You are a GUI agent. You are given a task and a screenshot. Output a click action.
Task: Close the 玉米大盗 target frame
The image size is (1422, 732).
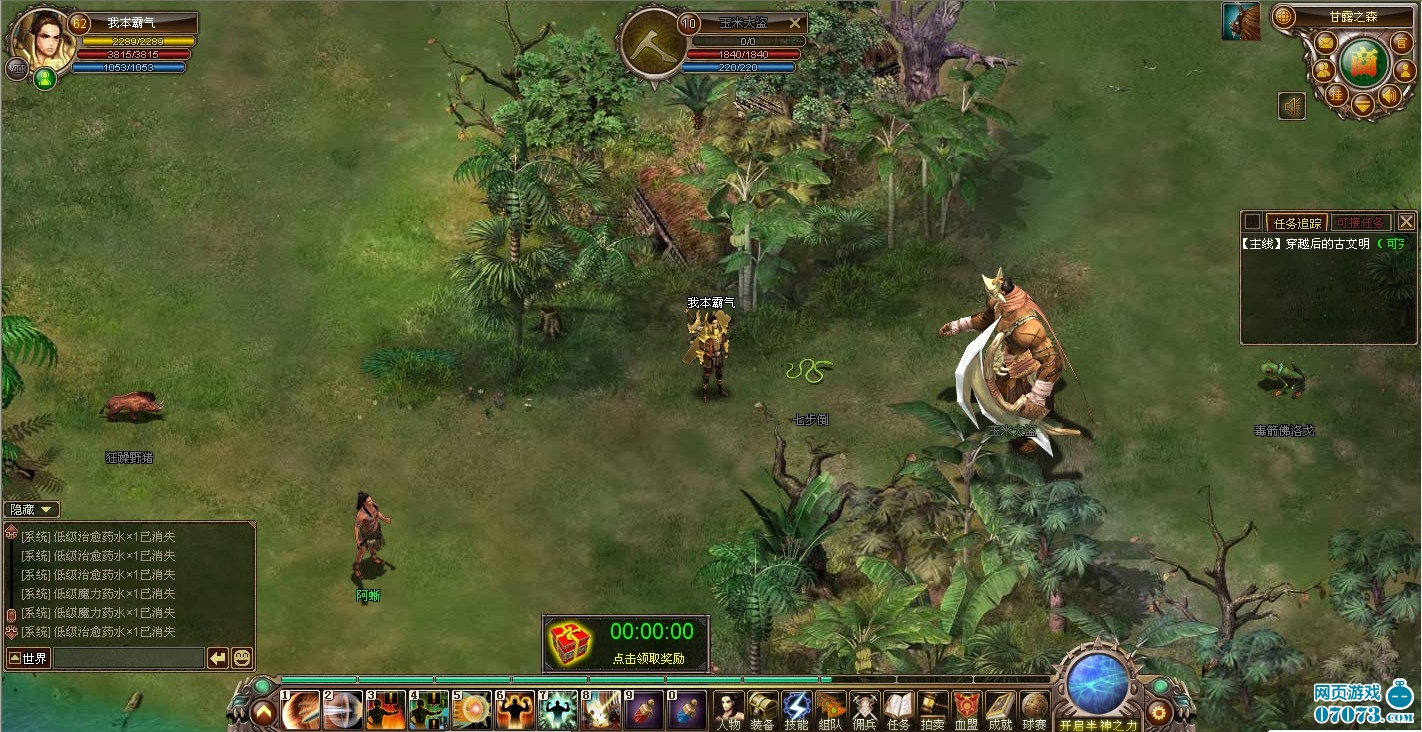(796, 22)
